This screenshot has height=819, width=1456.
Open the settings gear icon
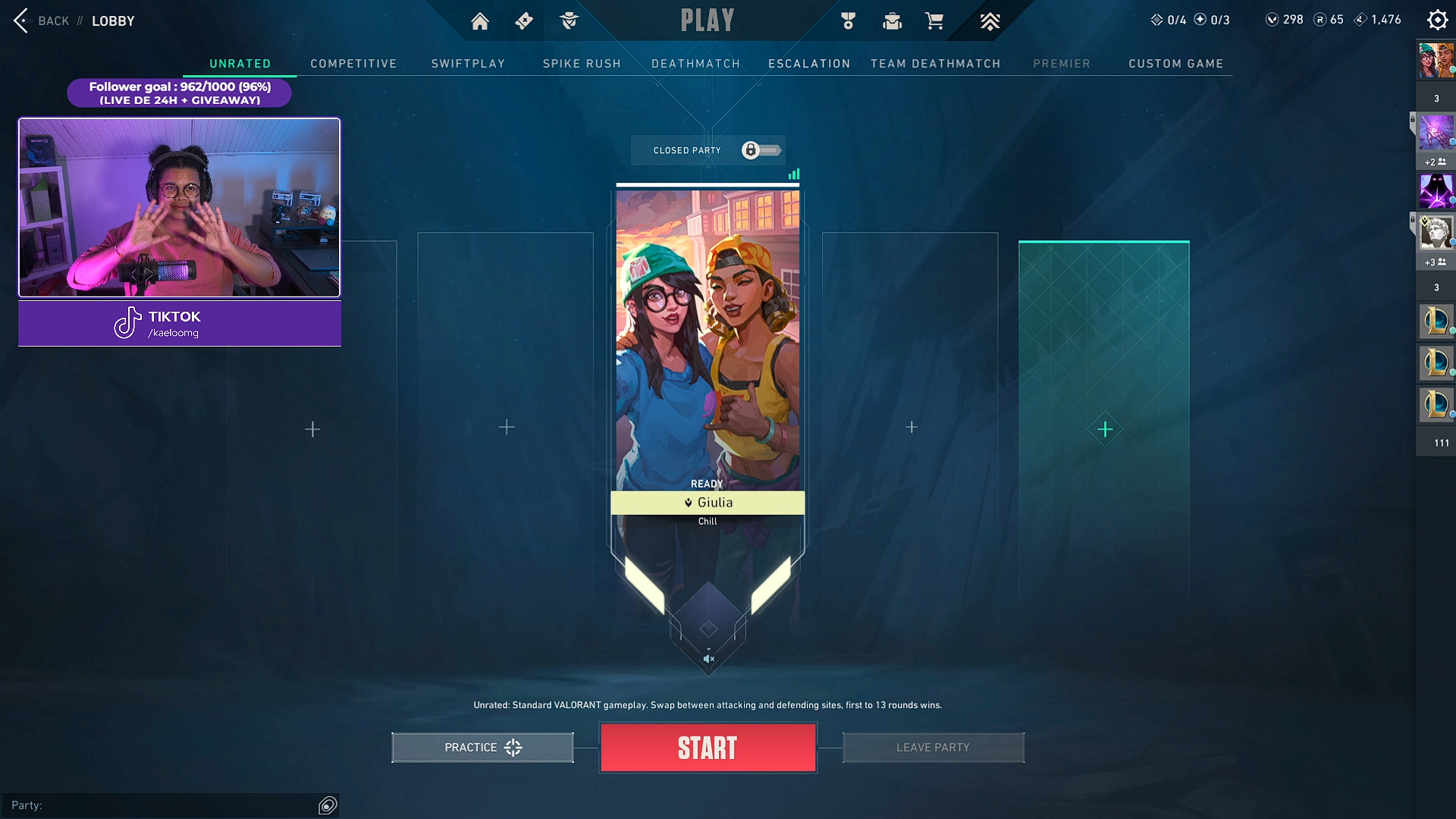pos(1437,20)
